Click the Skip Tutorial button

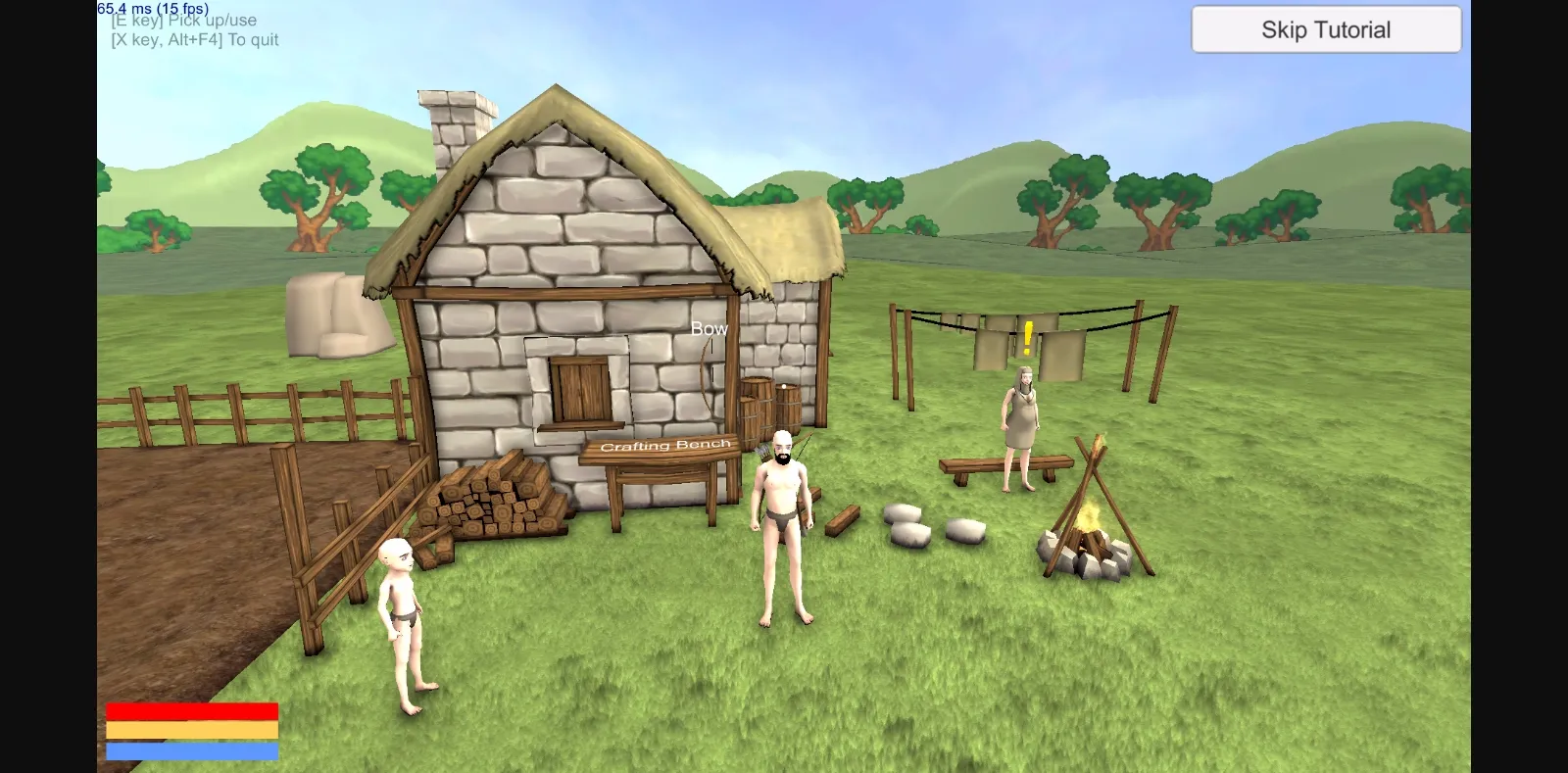[1325, 28]
